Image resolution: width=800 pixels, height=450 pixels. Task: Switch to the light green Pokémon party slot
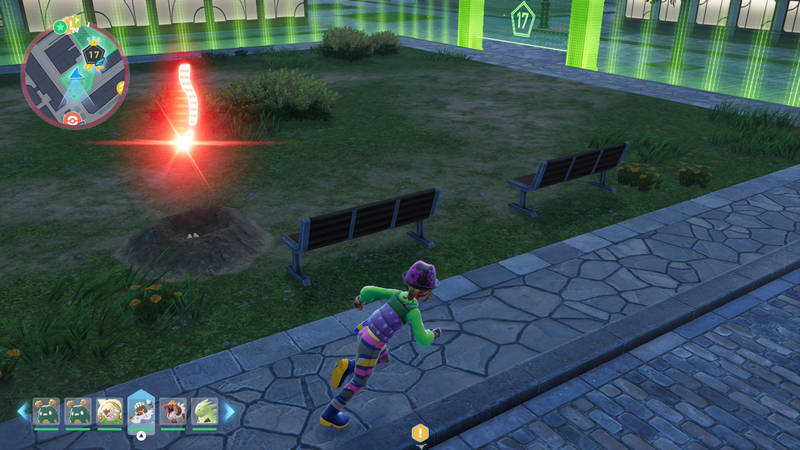[204, 411]
